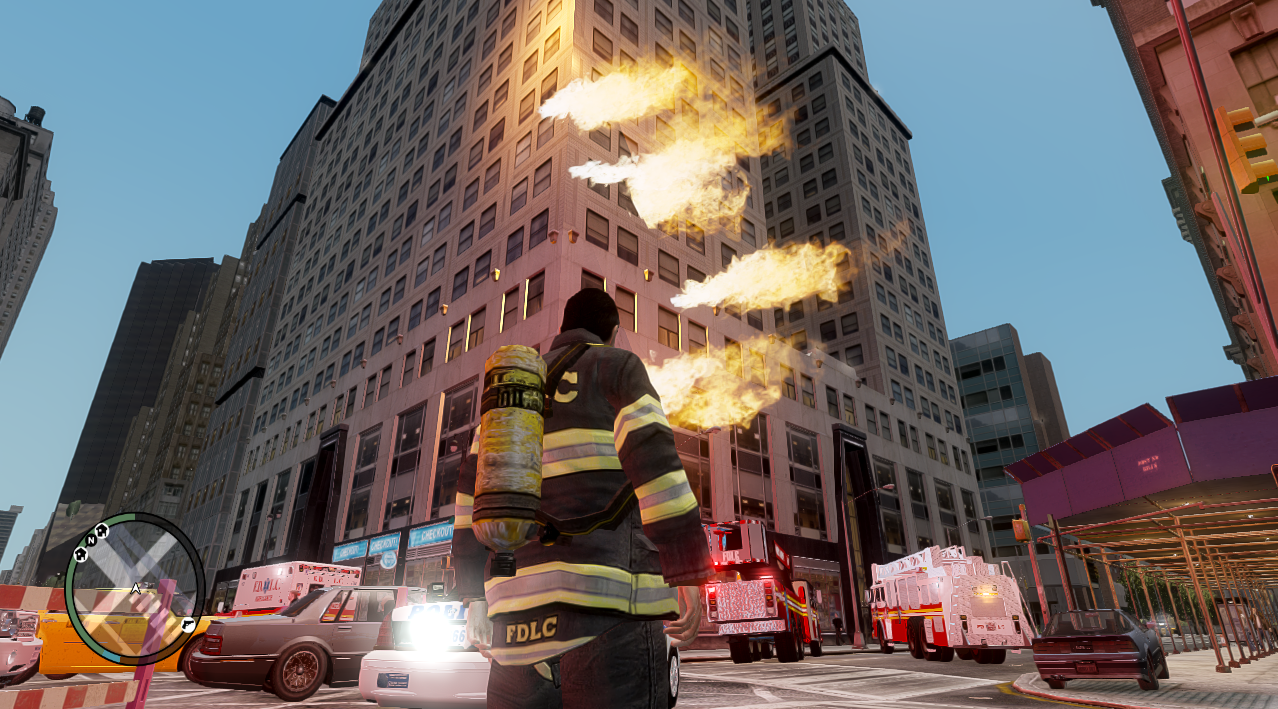Screen dimensions: 1278x709
Task: Click the circular radar minimap
Action: pos(134,590)
